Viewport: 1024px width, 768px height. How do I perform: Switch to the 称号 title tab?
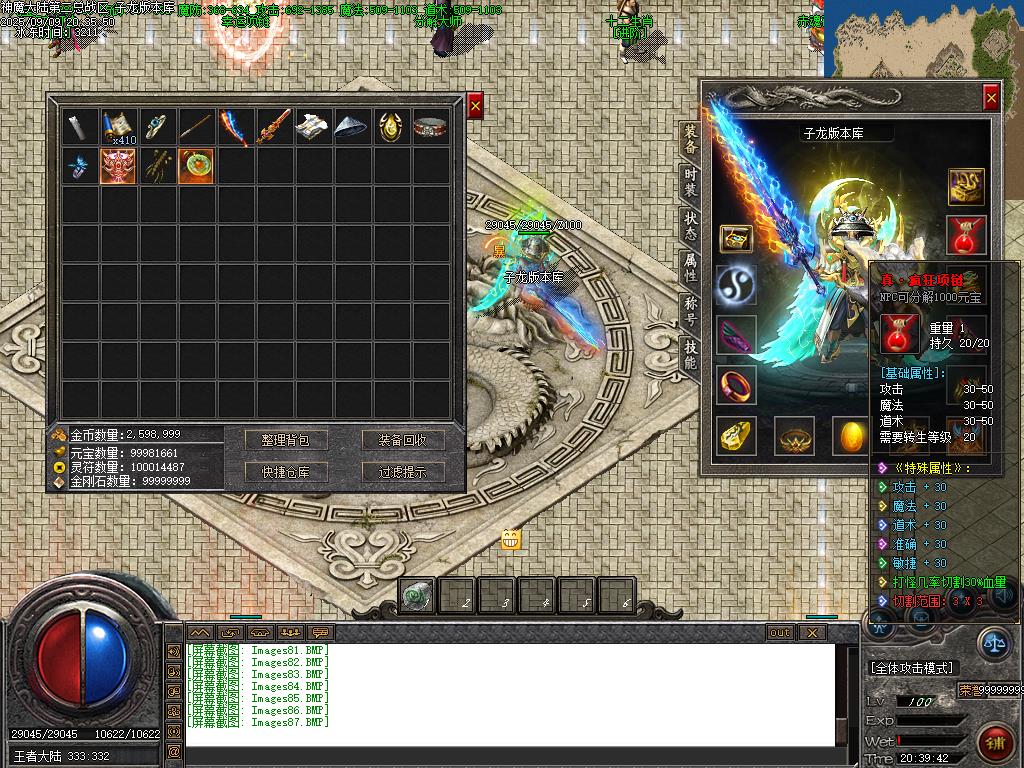coord(690,309)
